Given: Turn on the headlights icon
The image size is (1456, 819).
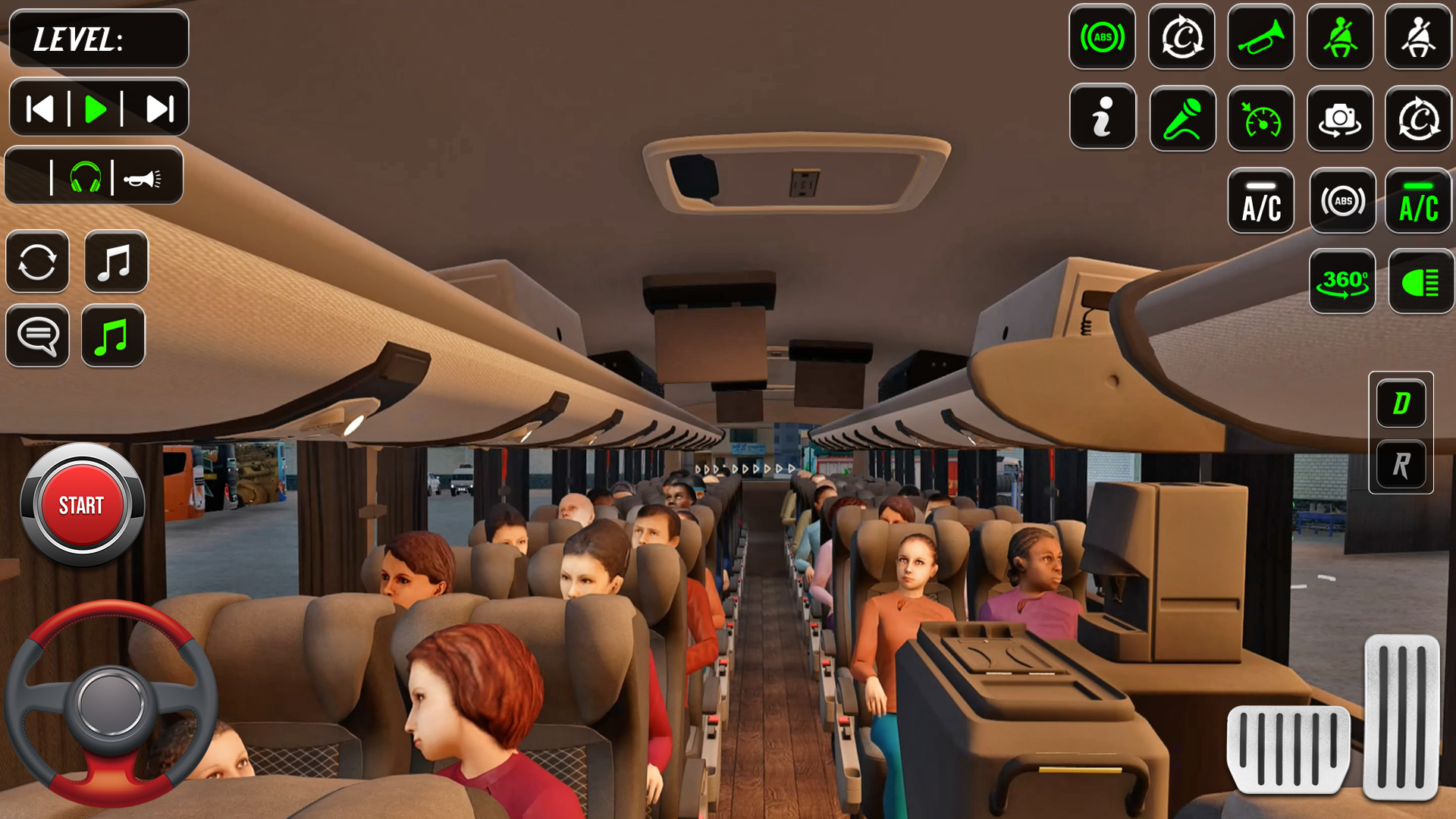Looking at the screenshot, I should click(x=1420, y=281).
